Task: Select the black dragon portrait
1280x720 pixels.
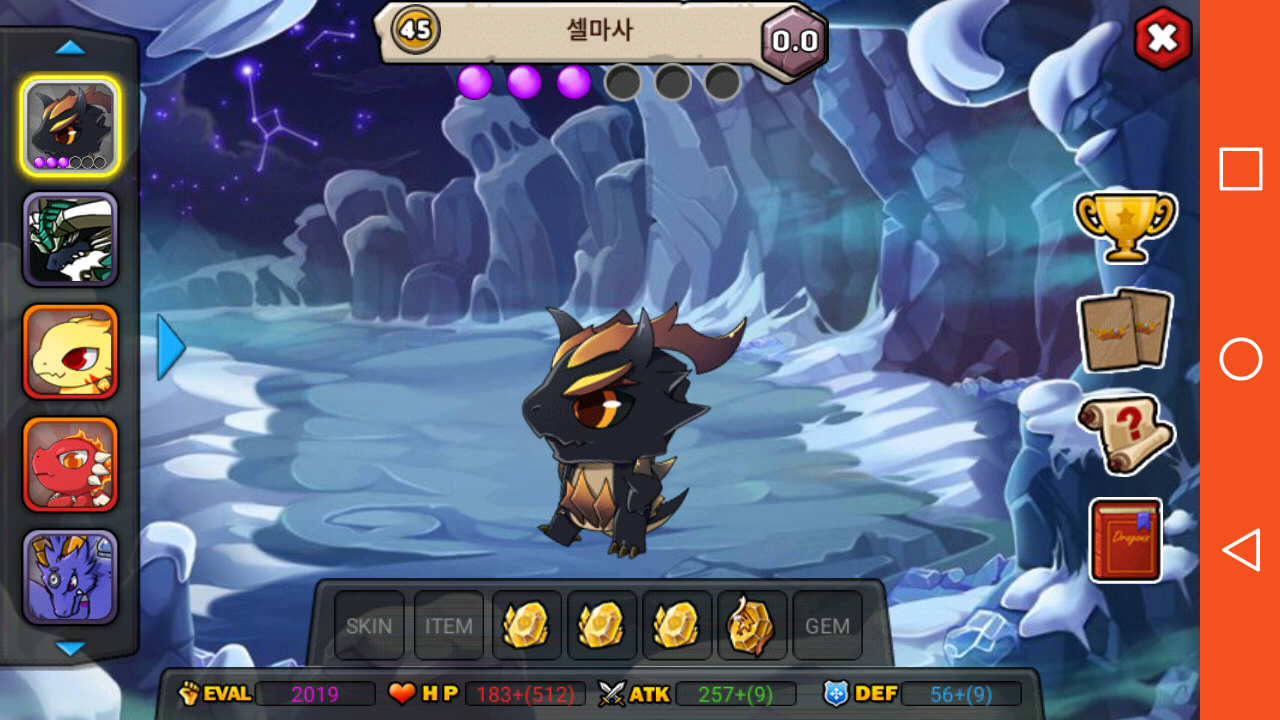Action: 70,126
